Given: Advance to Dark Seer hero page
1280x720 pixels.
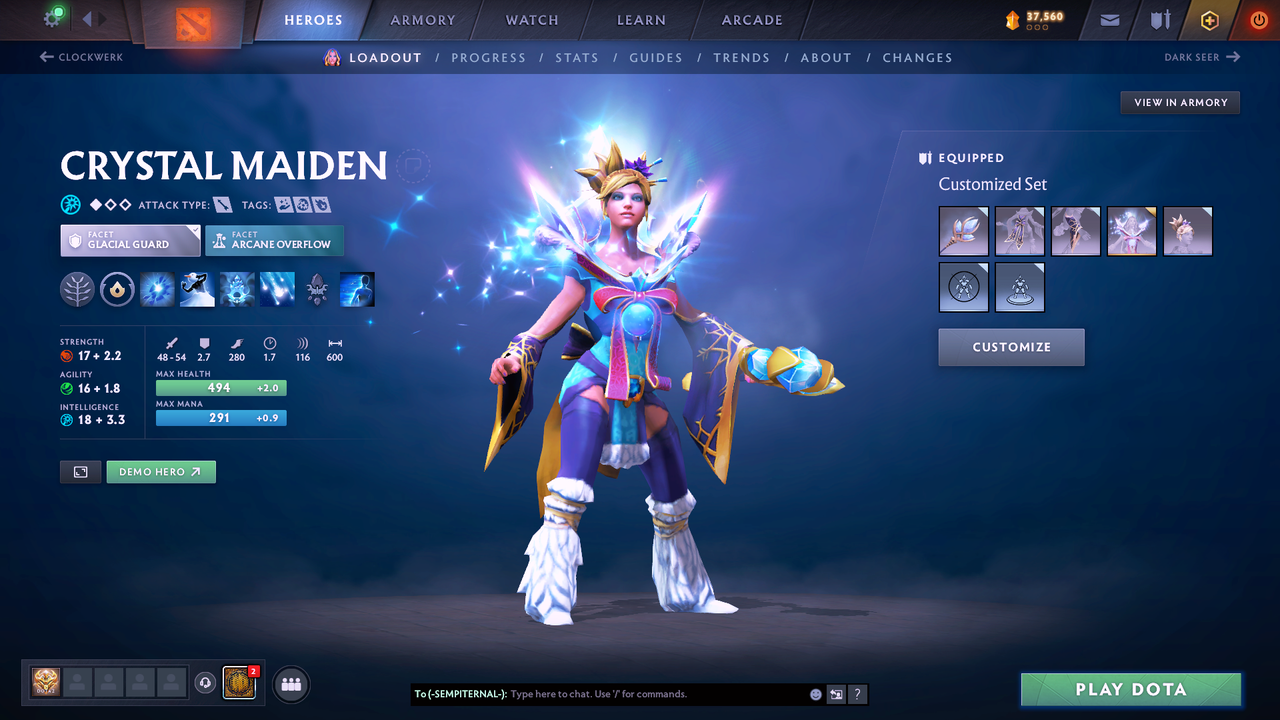Looking at the screenshot, I should (x=1203, y=57).
